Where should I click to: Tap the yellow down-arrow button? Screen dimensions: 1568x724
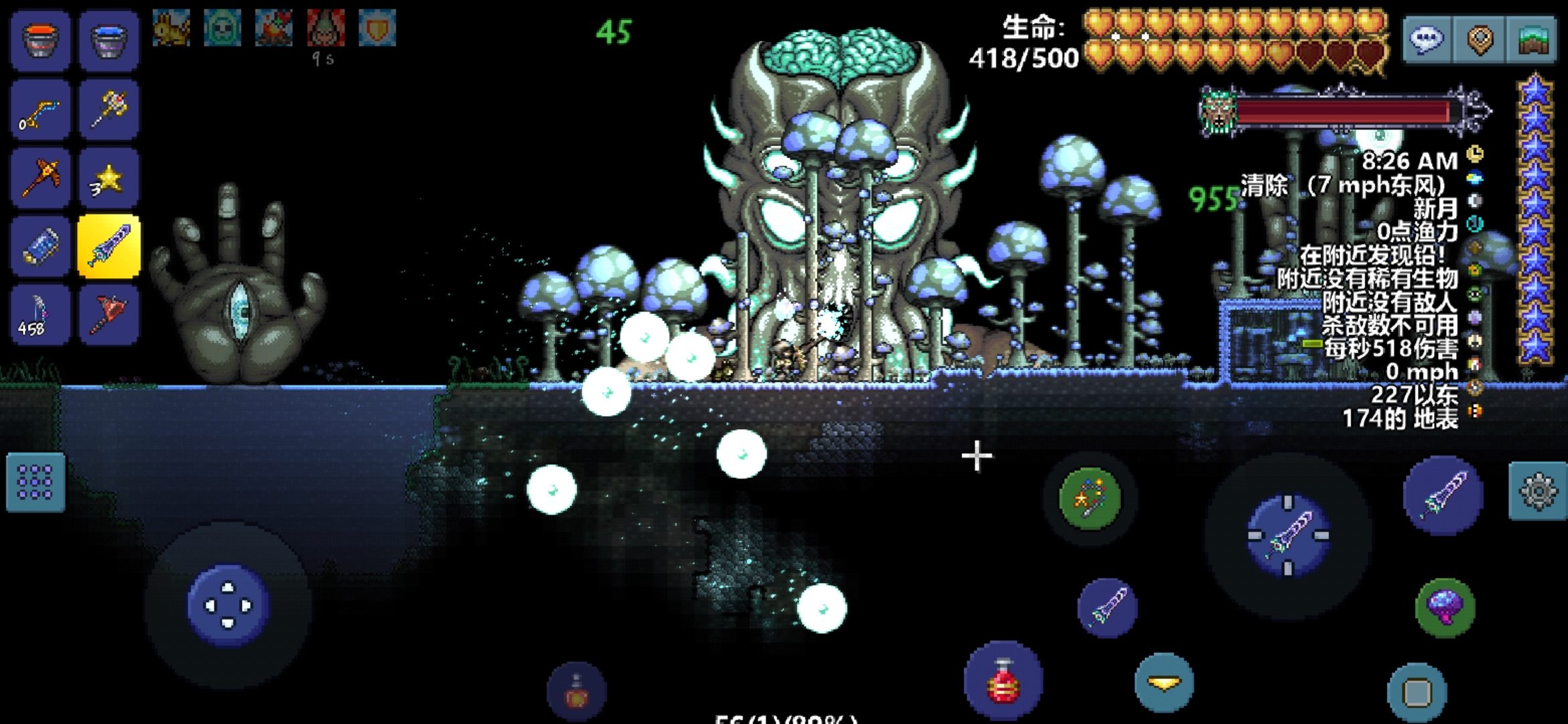pos(1164,684)
